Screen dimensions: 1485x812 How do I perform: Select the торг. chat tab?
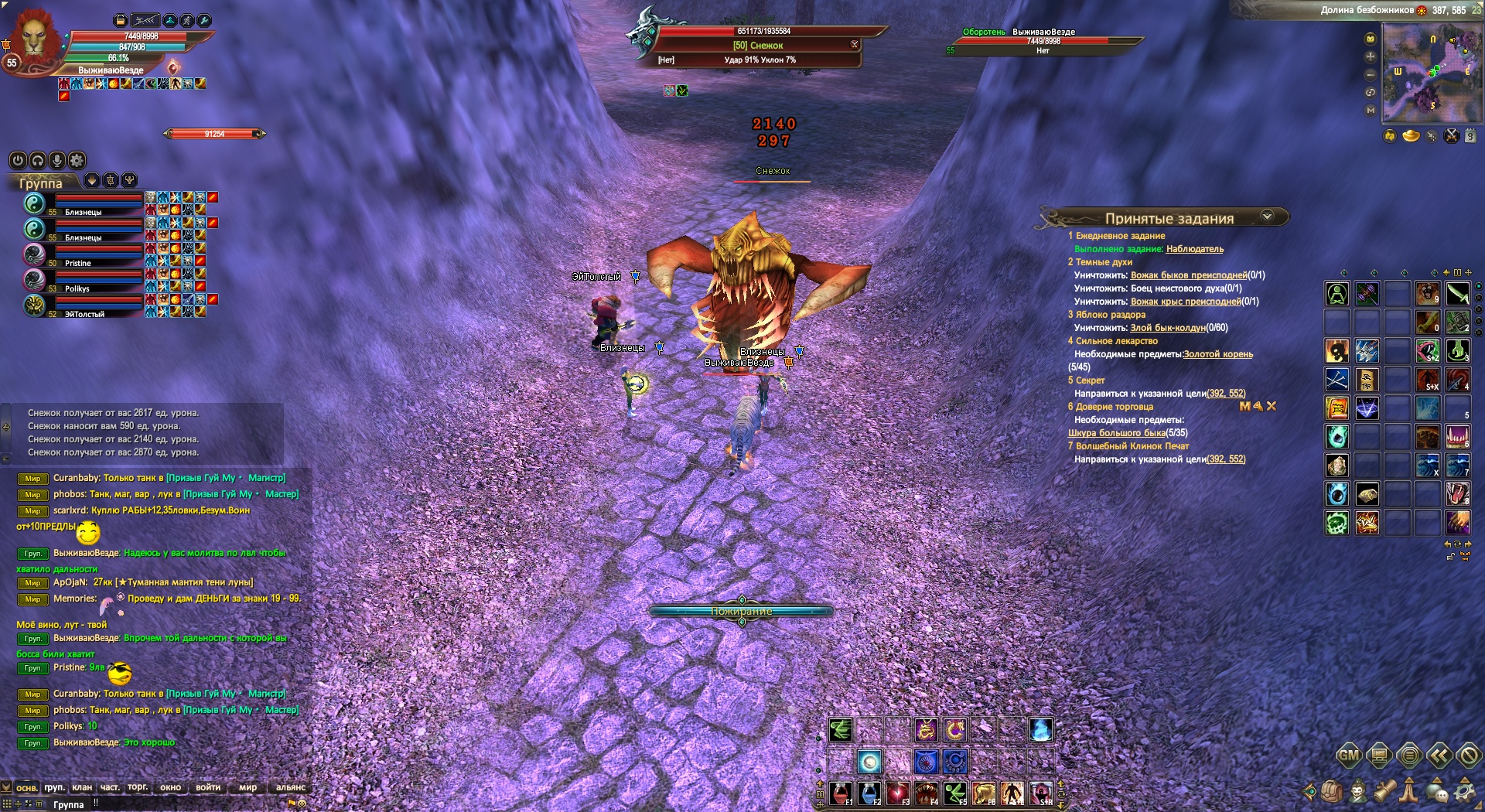(138, 787)
